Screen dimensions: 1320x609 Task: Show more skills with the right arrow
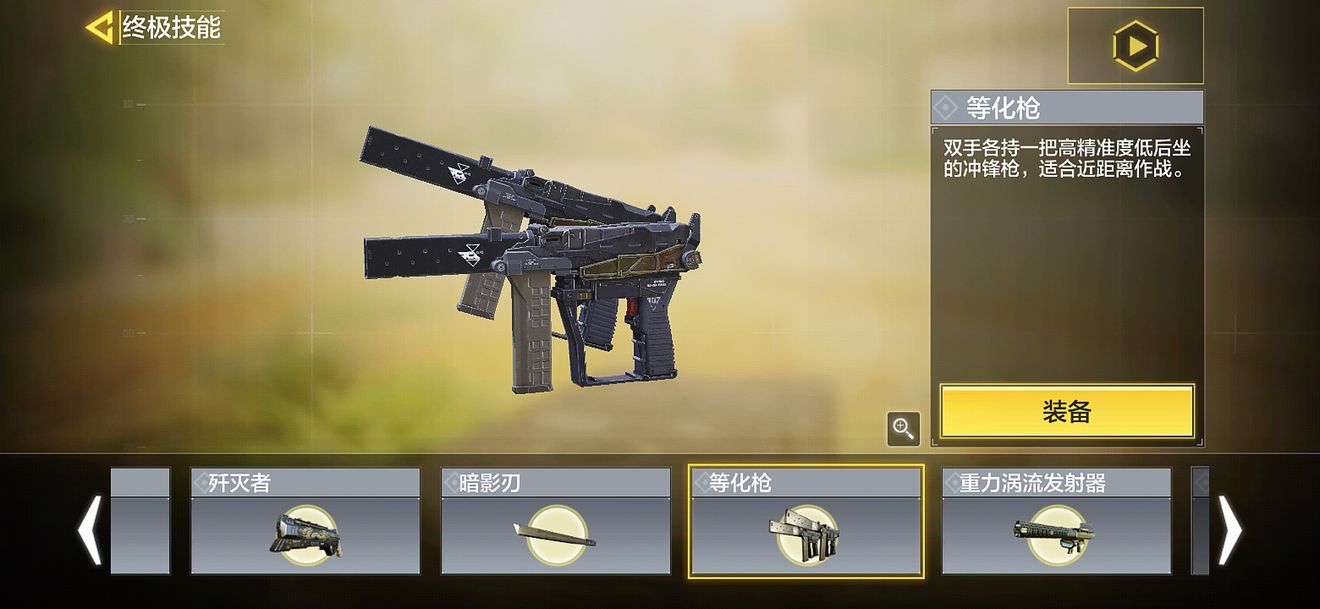pyautogui.click(x=1229, y=529)
